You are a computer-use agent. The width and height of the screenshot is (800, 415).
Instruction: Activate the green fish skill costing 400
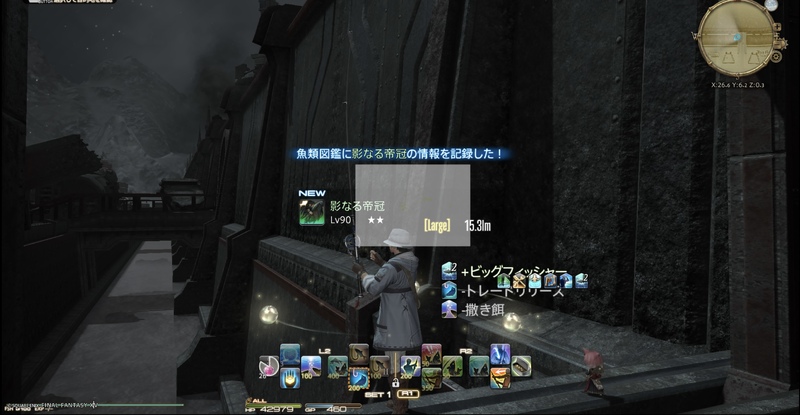click(x=336, y=366)
